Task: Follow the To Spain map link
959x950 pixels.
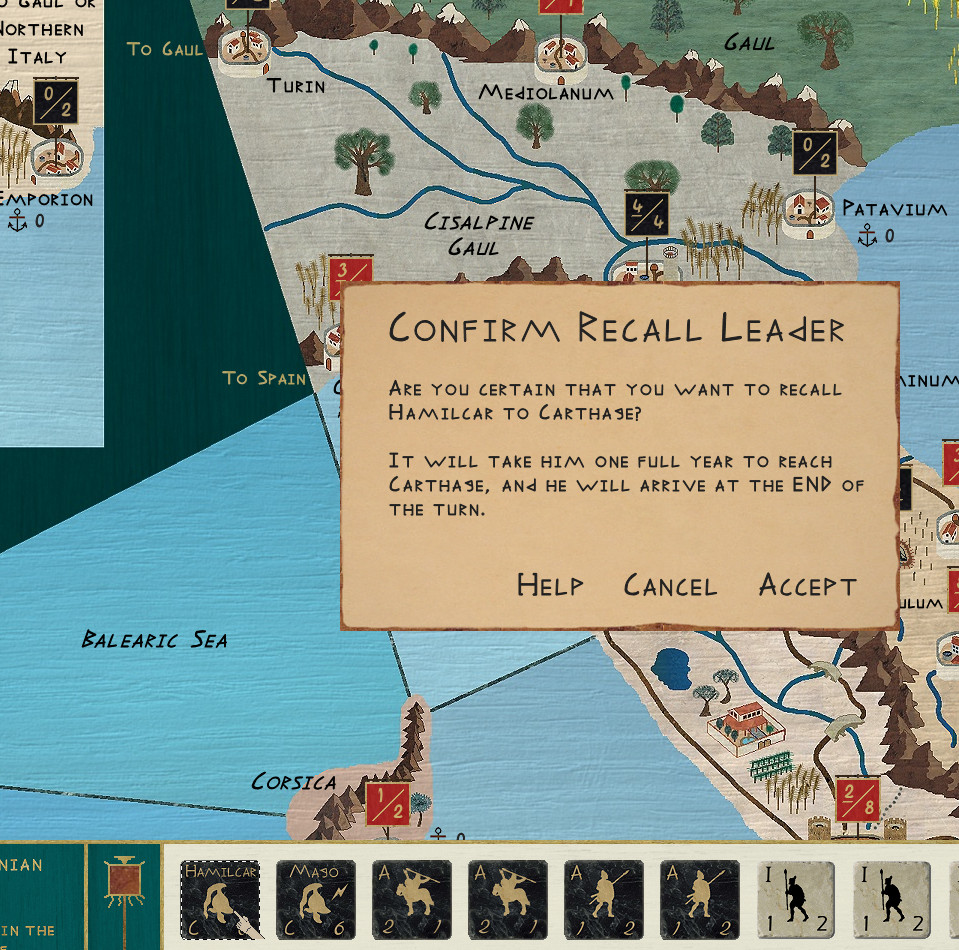Action: pyautogui.click(x=264, y=377)
